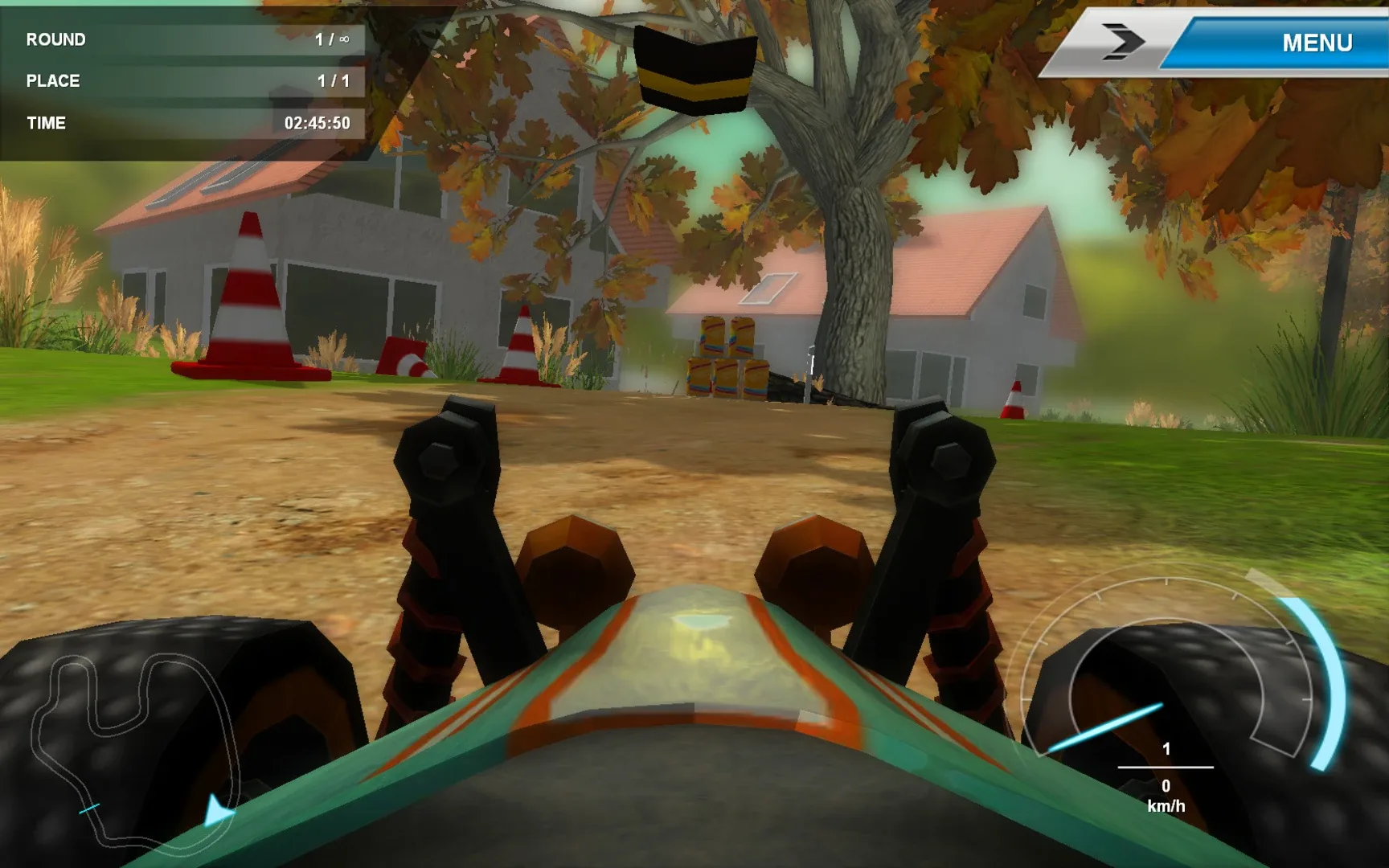Image resolution: width=1389 pixels, height=868 pixels.
Task: Select the gear indicator showing 1
Action: tap(1165, 750)
